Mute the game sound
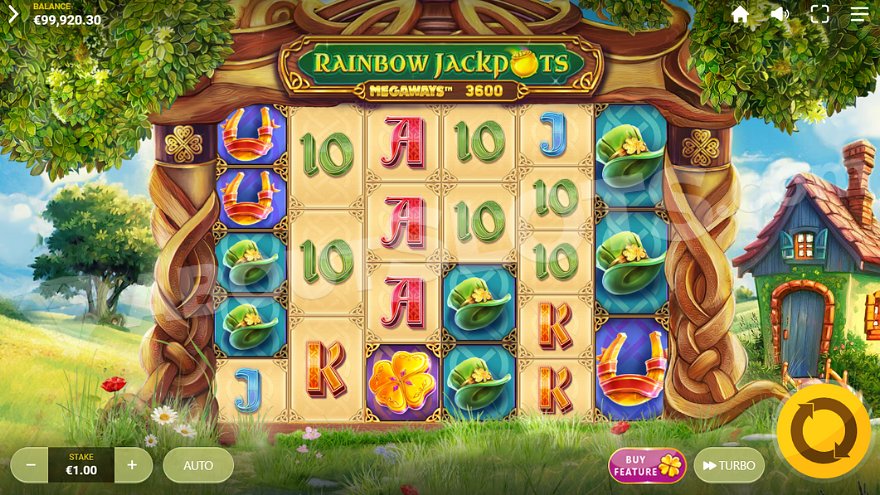 [x=780, y=14]
